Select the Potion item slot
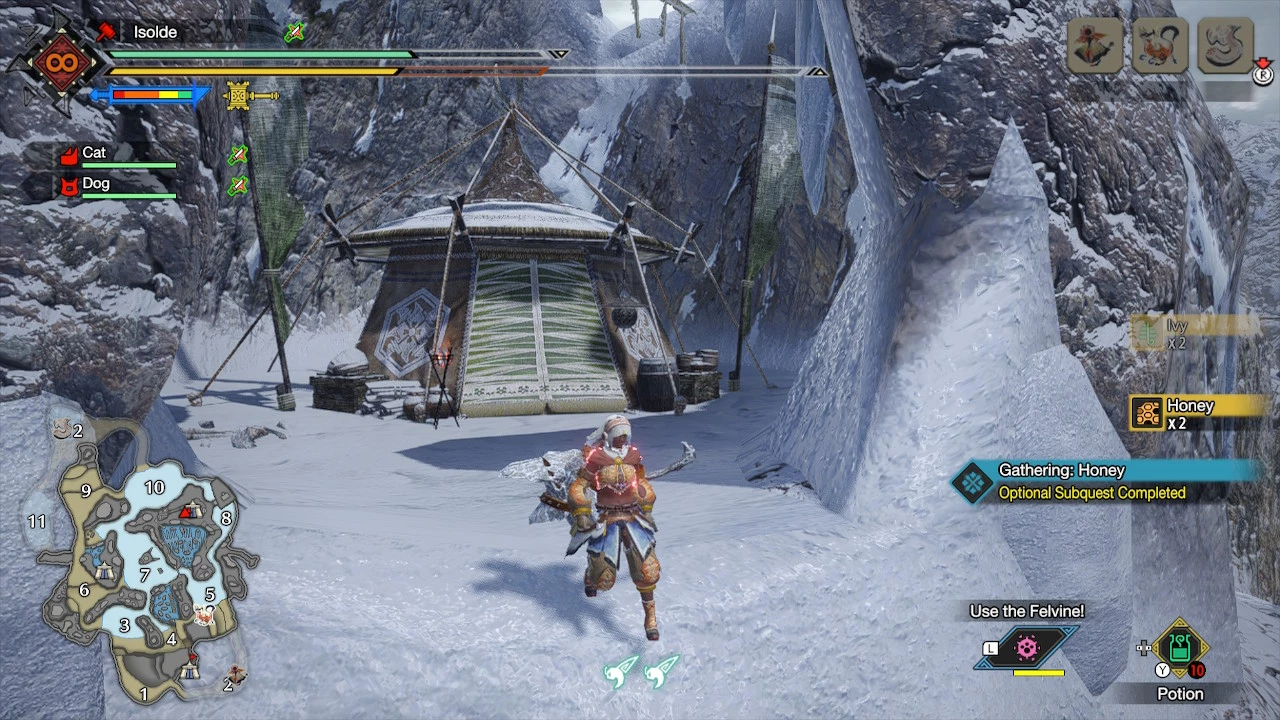This screenshot has height=720, width=1280. click(x=1180, y=649)
